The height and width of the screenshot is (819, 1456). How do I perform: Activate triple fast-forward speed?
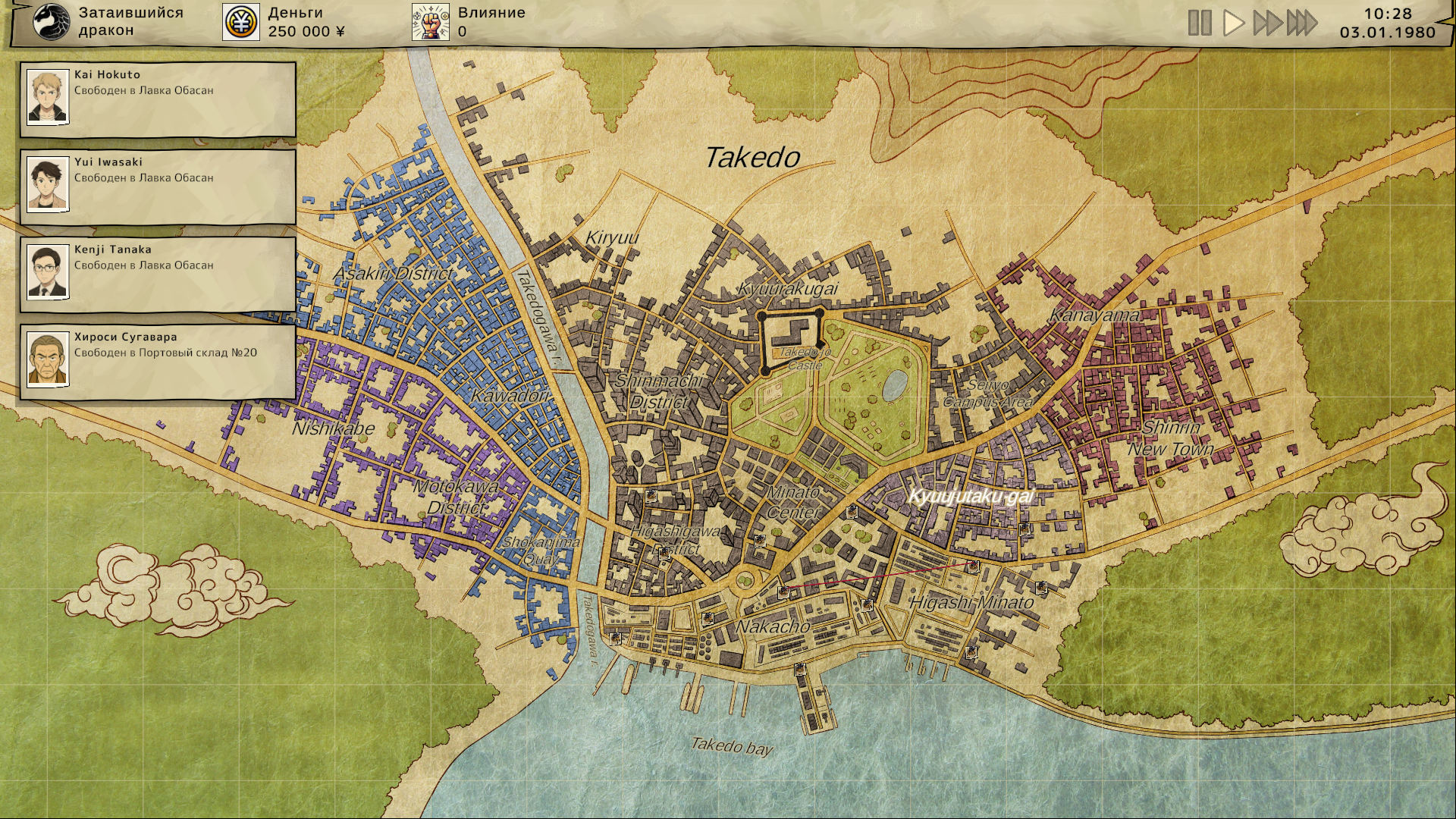1301,23
